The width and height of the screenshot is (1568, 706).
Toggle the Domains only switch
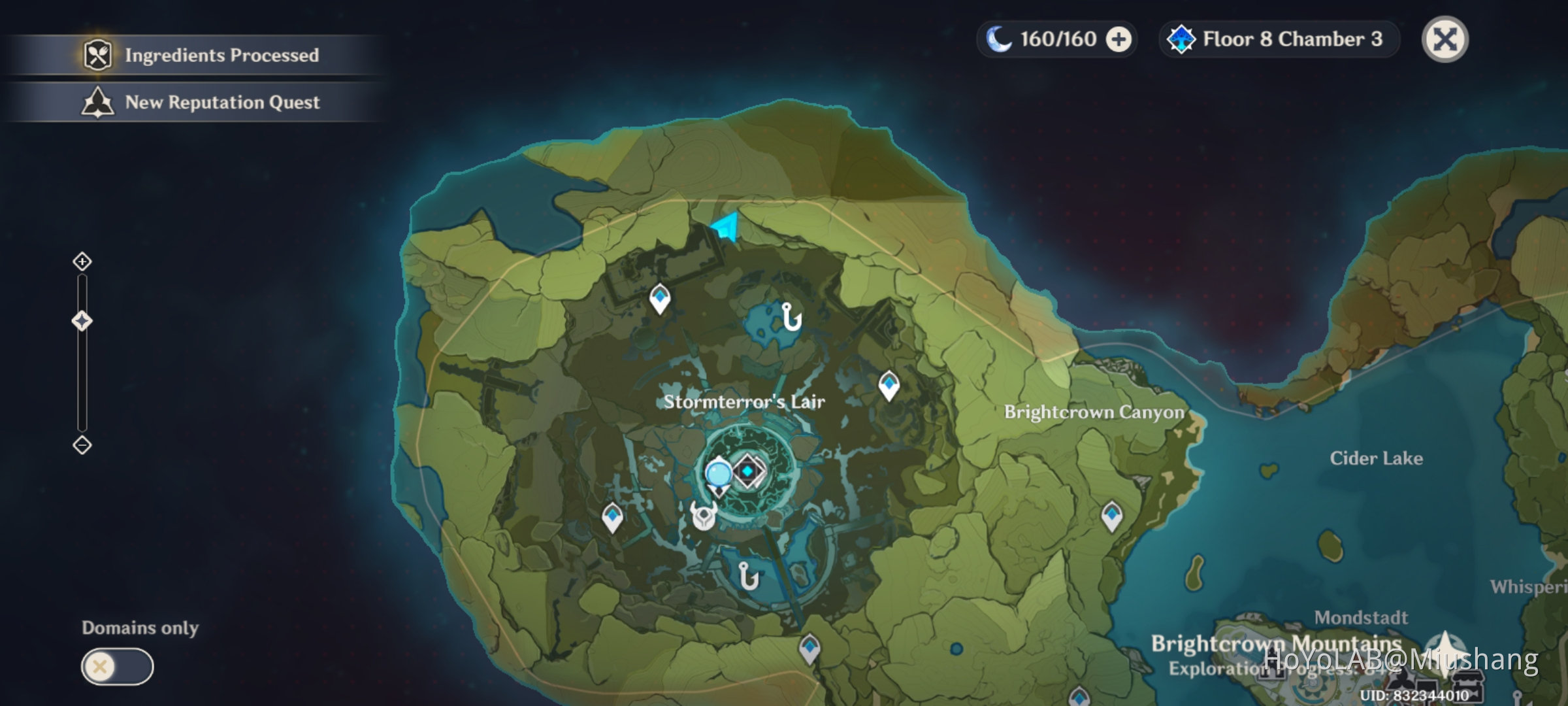[x=116, y=667]
